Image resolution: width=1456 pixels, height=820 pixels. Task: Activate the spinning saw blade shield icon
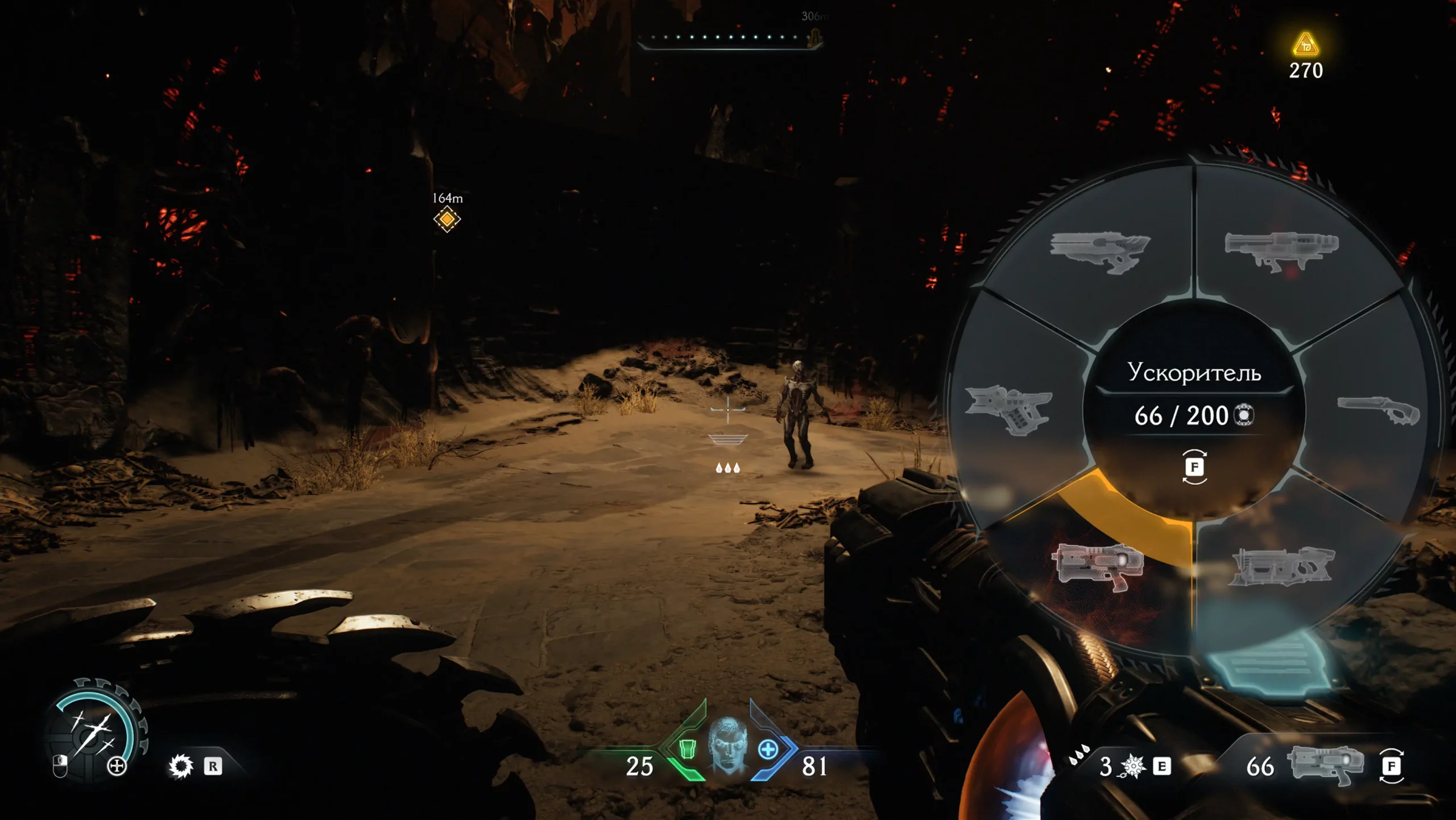coord(181,766)
